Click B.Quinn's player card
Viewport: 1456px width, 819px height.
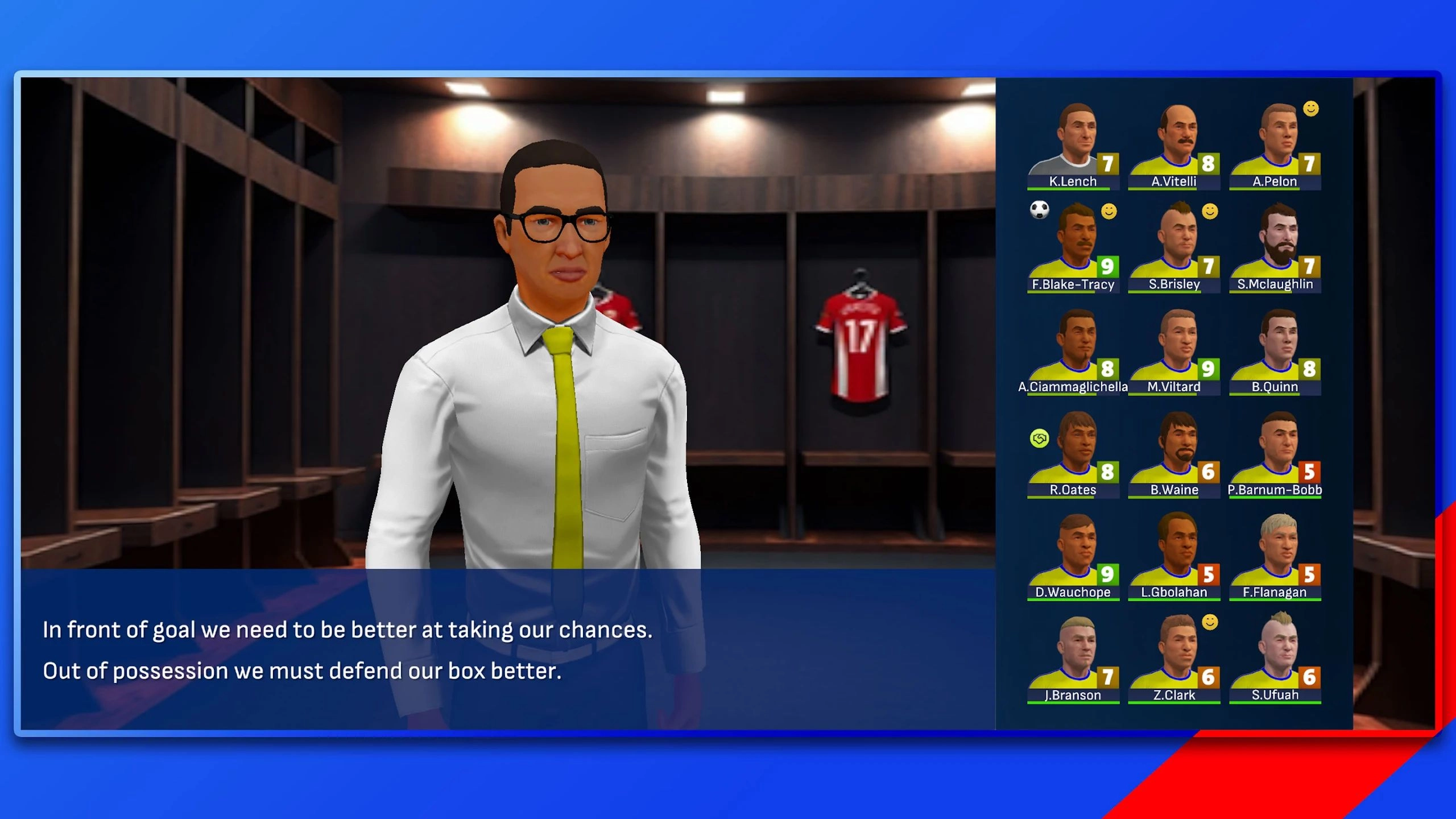[1275, 351]
